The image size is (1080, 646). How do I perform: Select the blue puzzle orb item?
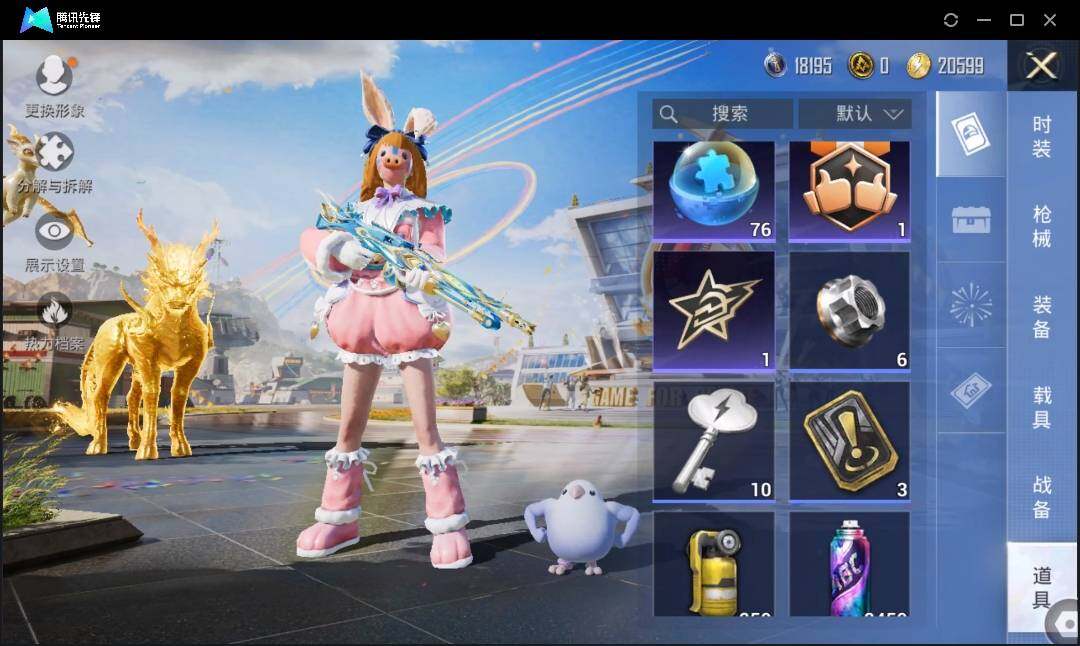(x=714, y=190)
